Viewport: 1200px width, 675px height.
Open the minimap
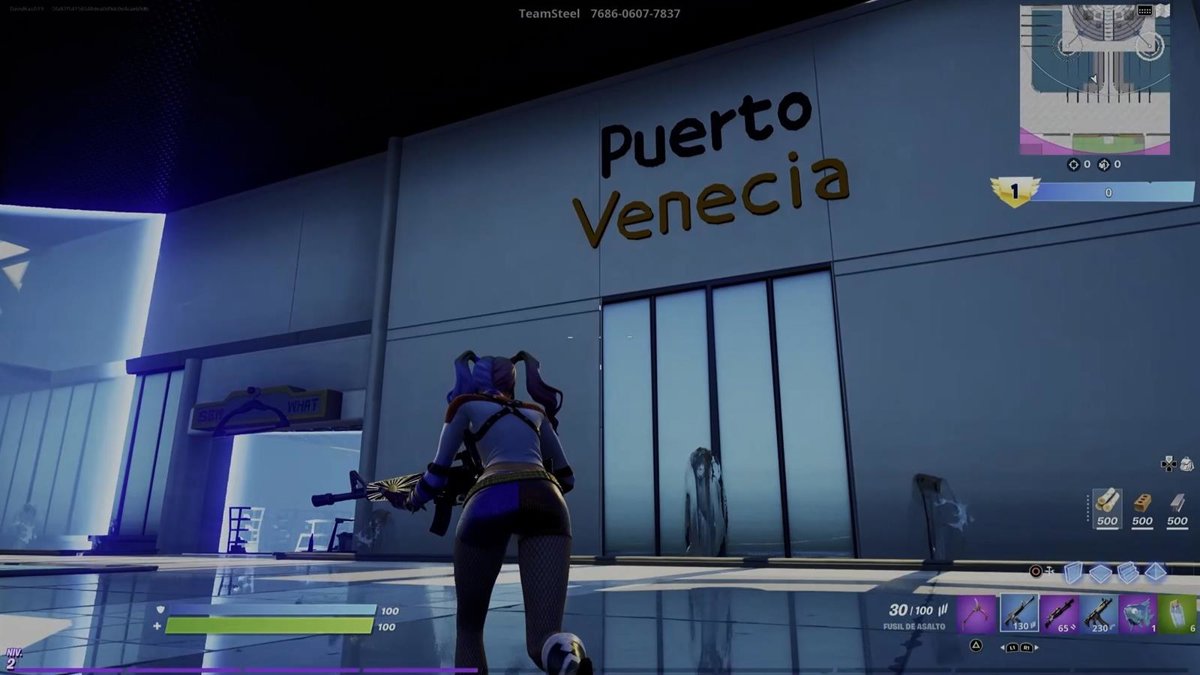[1094, 79]
